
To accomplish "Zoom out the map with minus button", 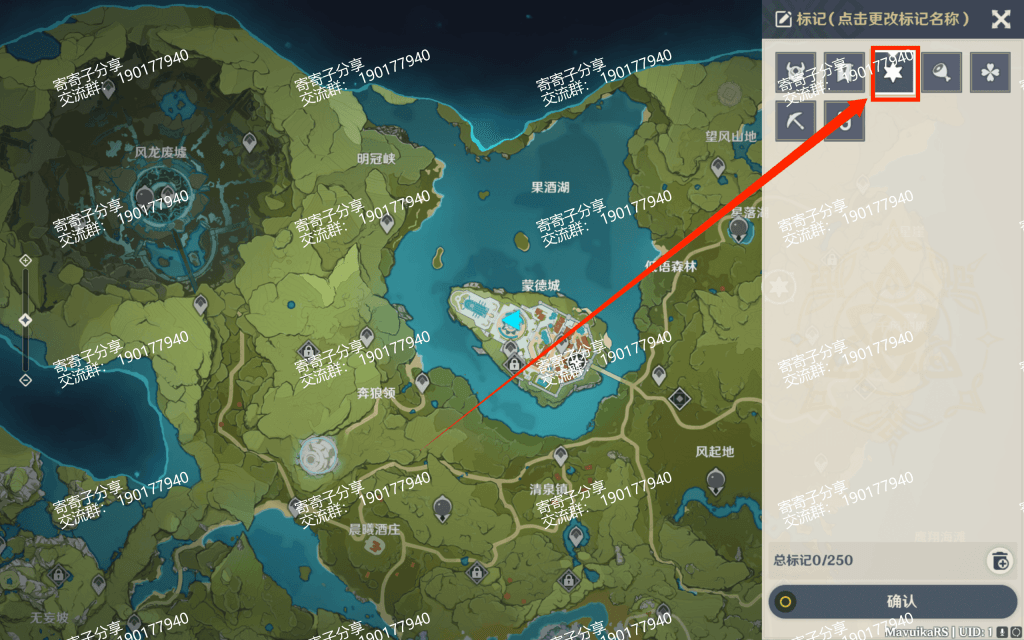I will [26, 380].
